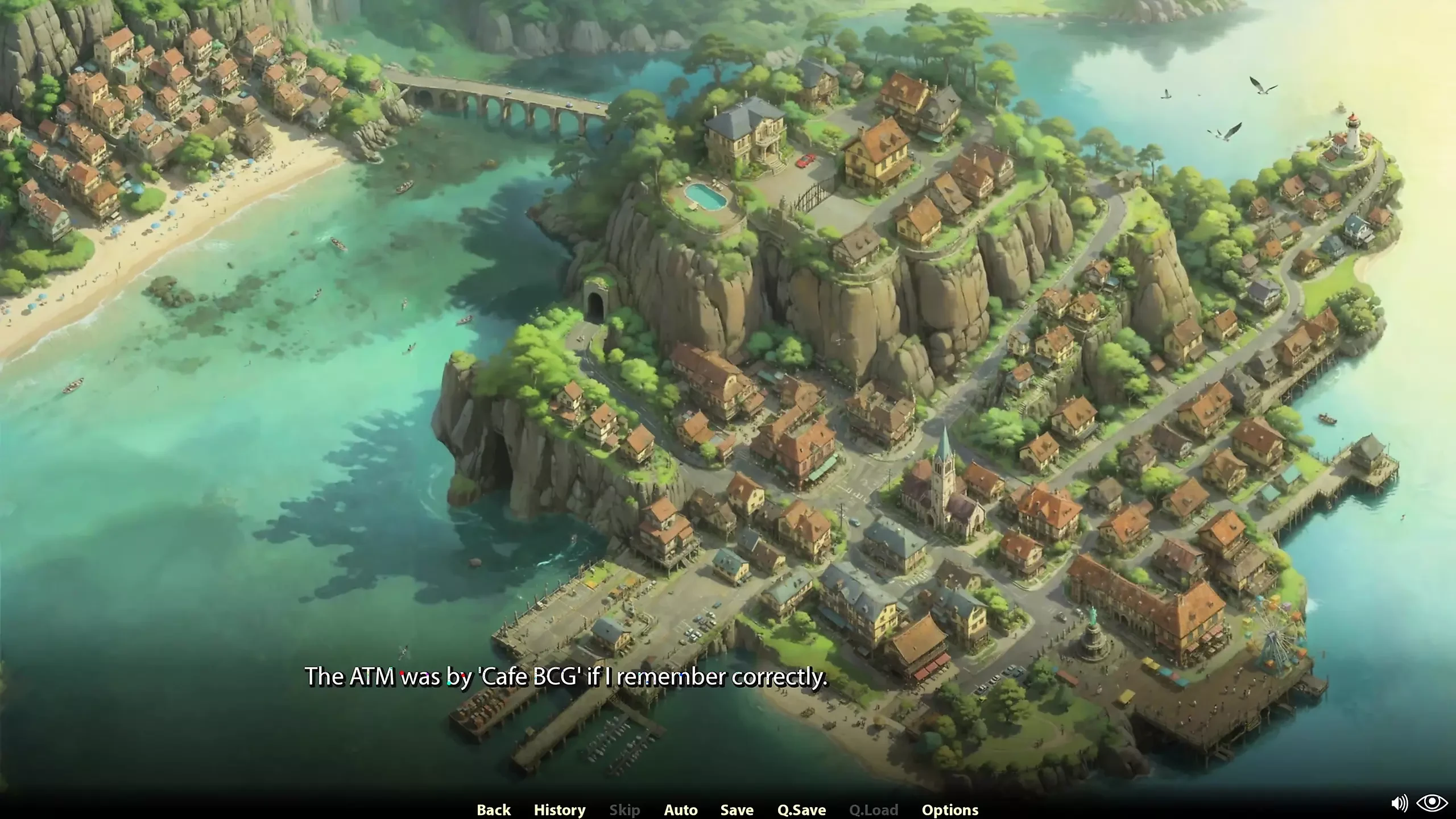Quick save with Q.Save
The width and height of the screenshot is (1456, 819).
tap(801, 809)
